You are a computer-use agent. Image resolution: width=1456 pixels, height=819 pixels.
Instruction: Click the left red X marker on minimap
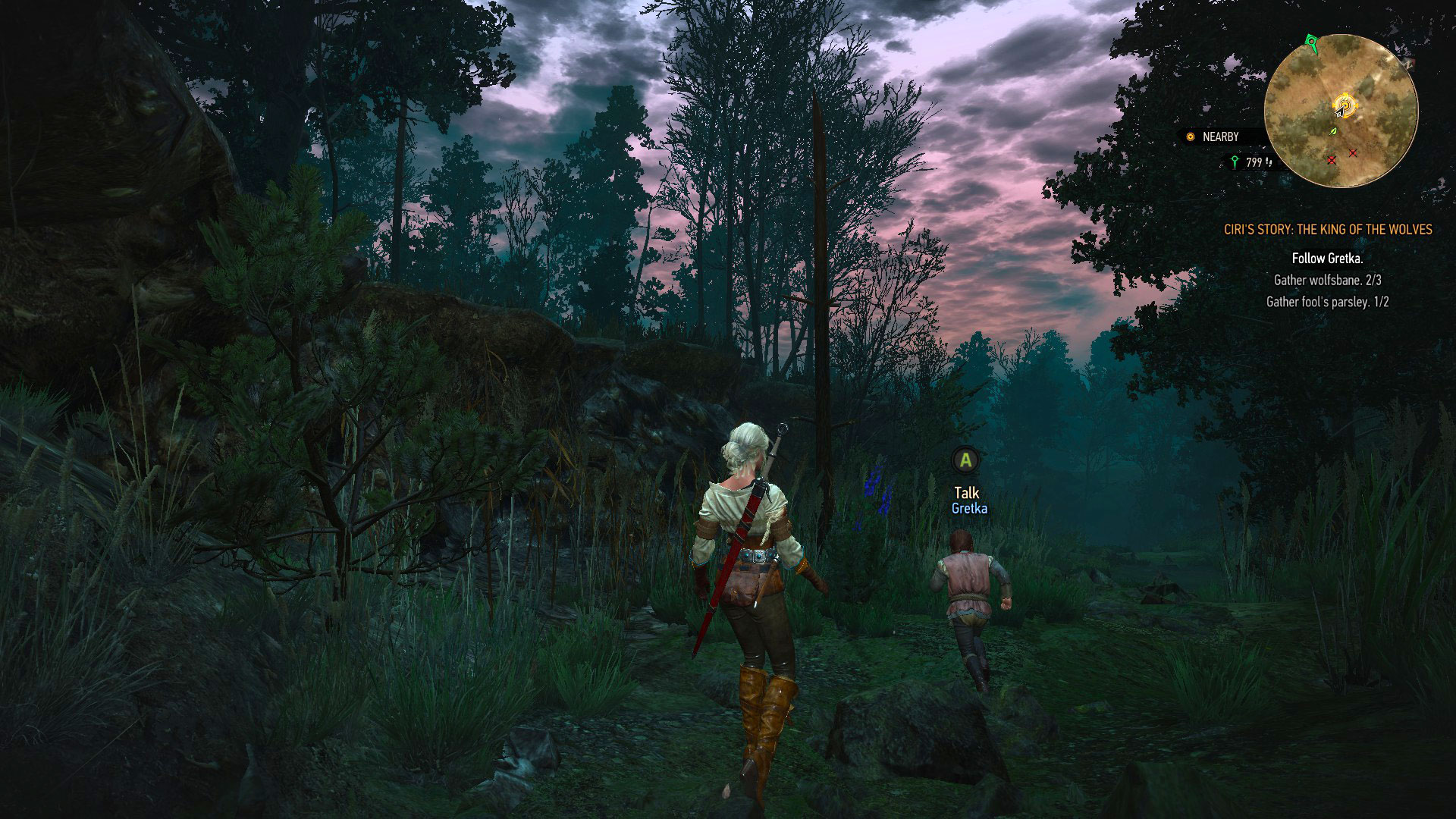tap(1331, 160)
